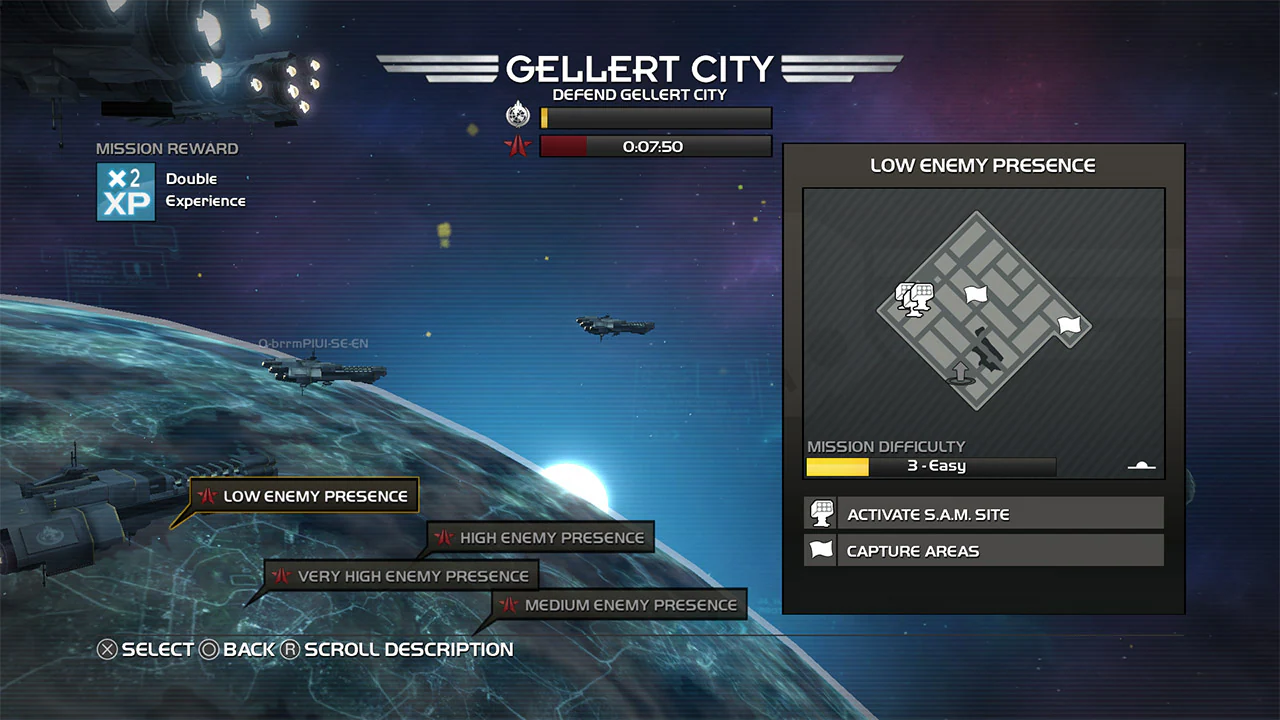Click the Capture Areas flag objective icon
This screenshot has width=1280, height=720.
(820, 549)
